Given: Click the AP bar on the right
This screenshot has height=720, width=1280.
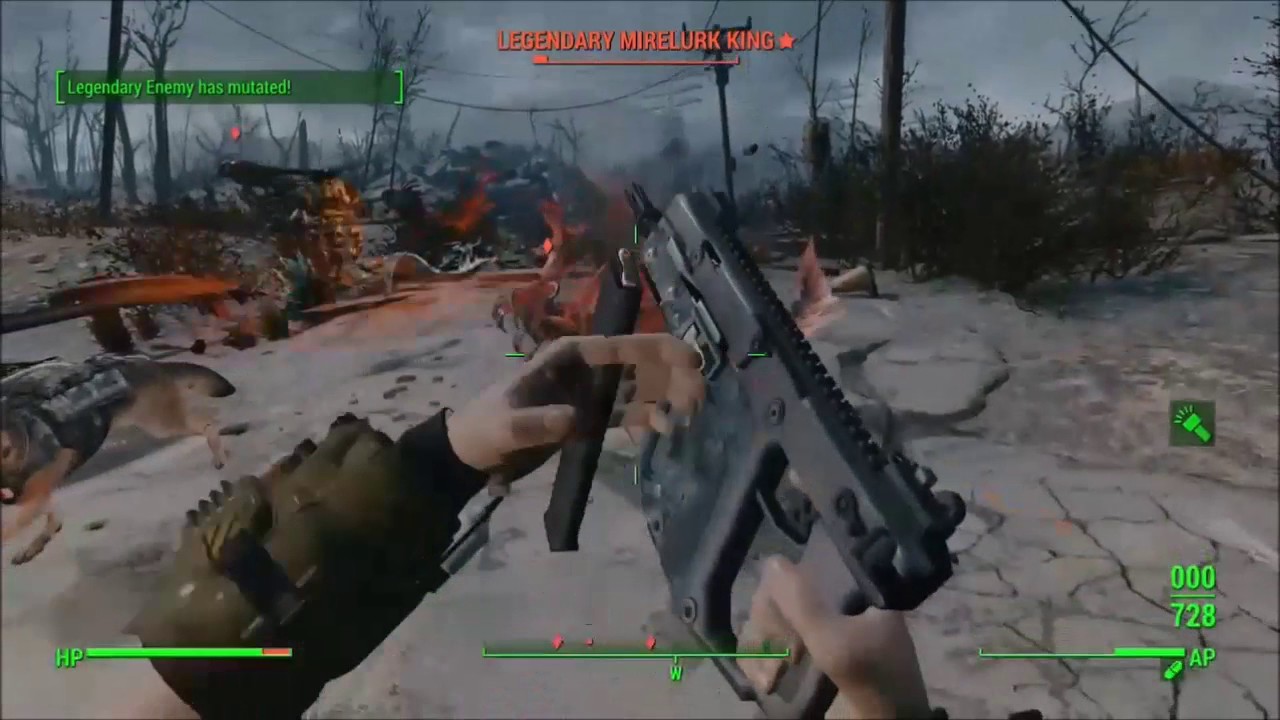Looking at the screenshot, I should (1080, 655).
